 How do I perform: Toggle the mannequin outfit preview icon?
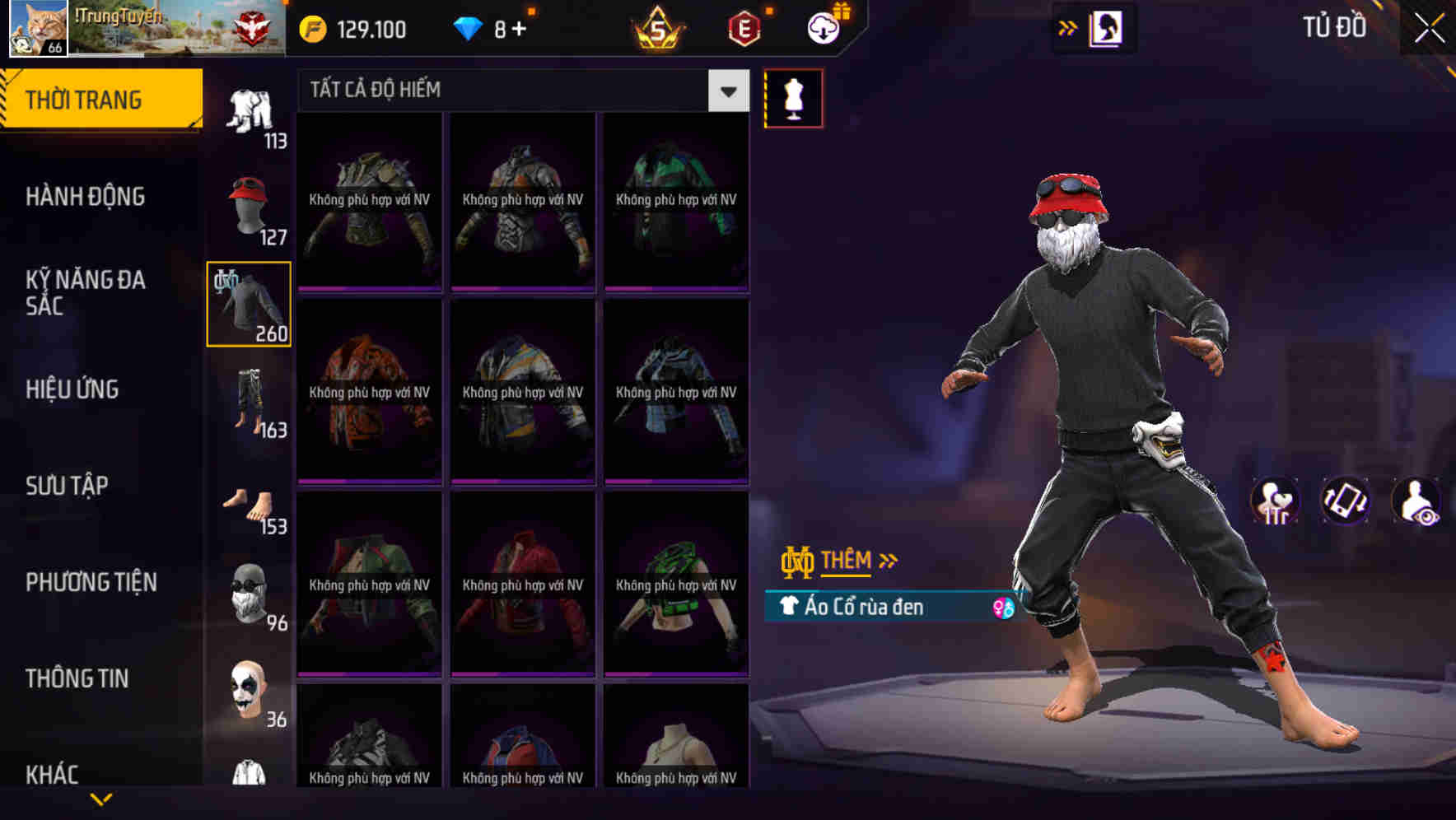(793, 97)
